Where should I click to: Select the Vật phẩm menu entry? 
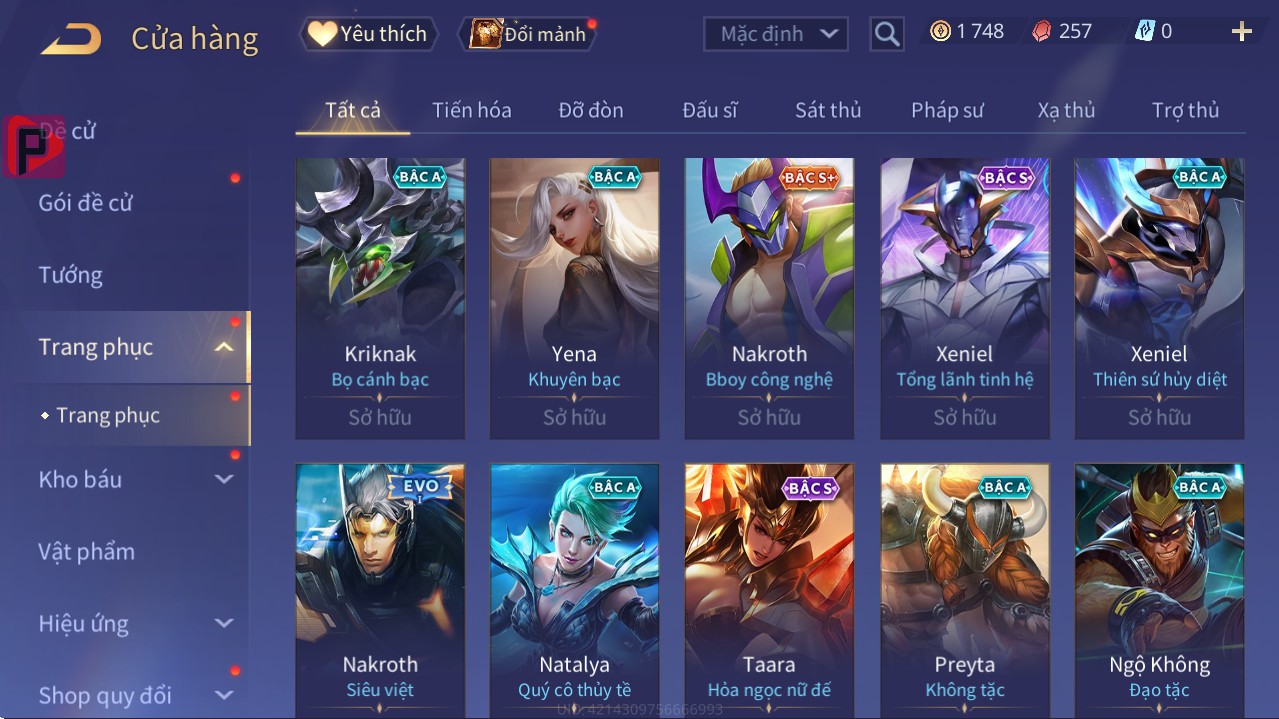[x=87, y=551]
